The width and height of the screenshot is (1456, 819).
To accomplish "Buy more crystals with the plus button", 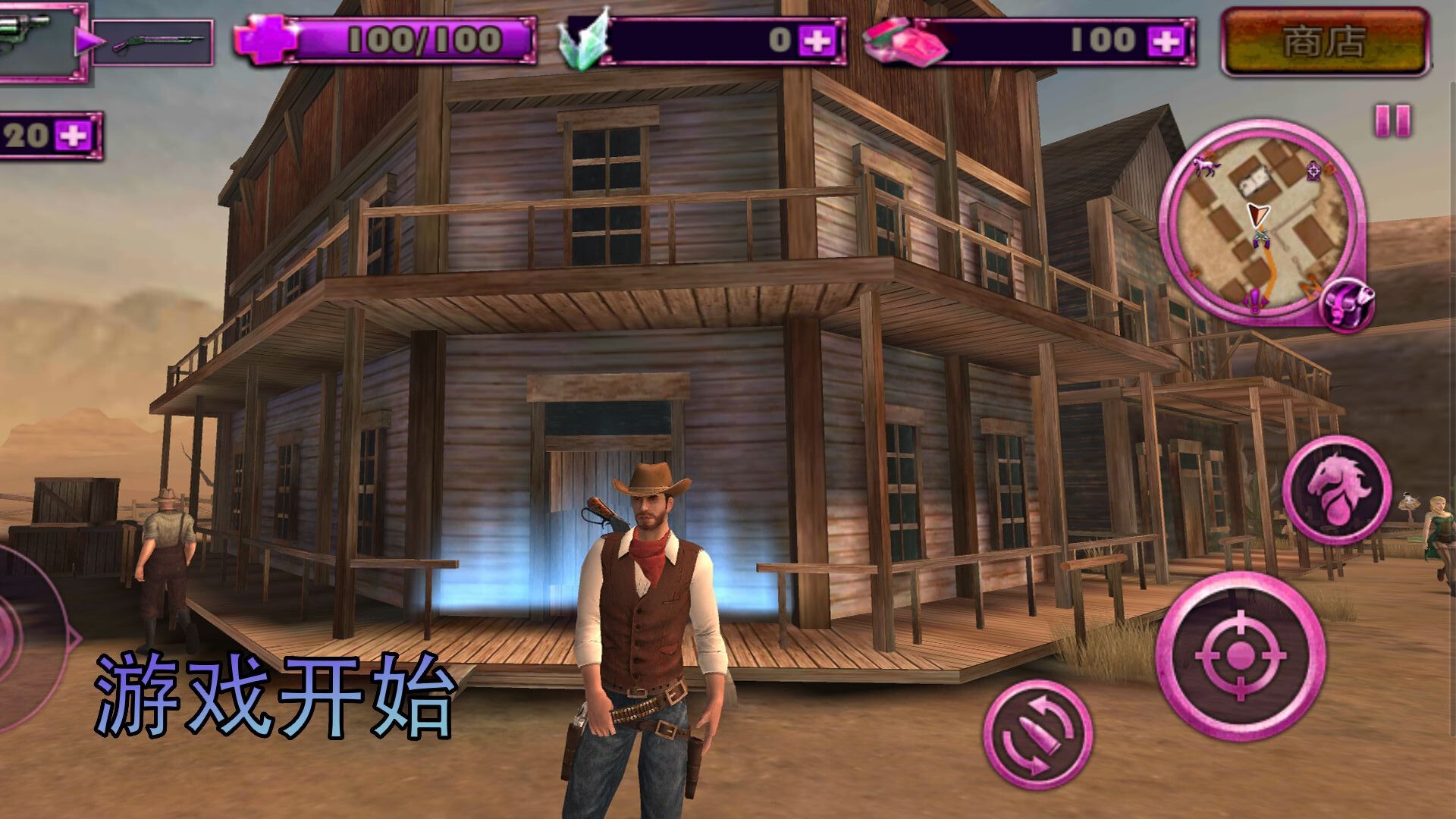I will click(817, 40).
